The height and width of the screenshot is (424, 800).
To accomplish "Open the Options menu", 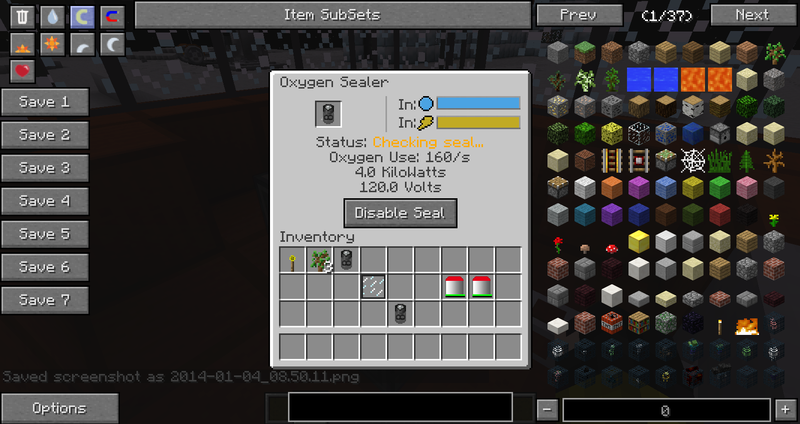I will (59, 408).
